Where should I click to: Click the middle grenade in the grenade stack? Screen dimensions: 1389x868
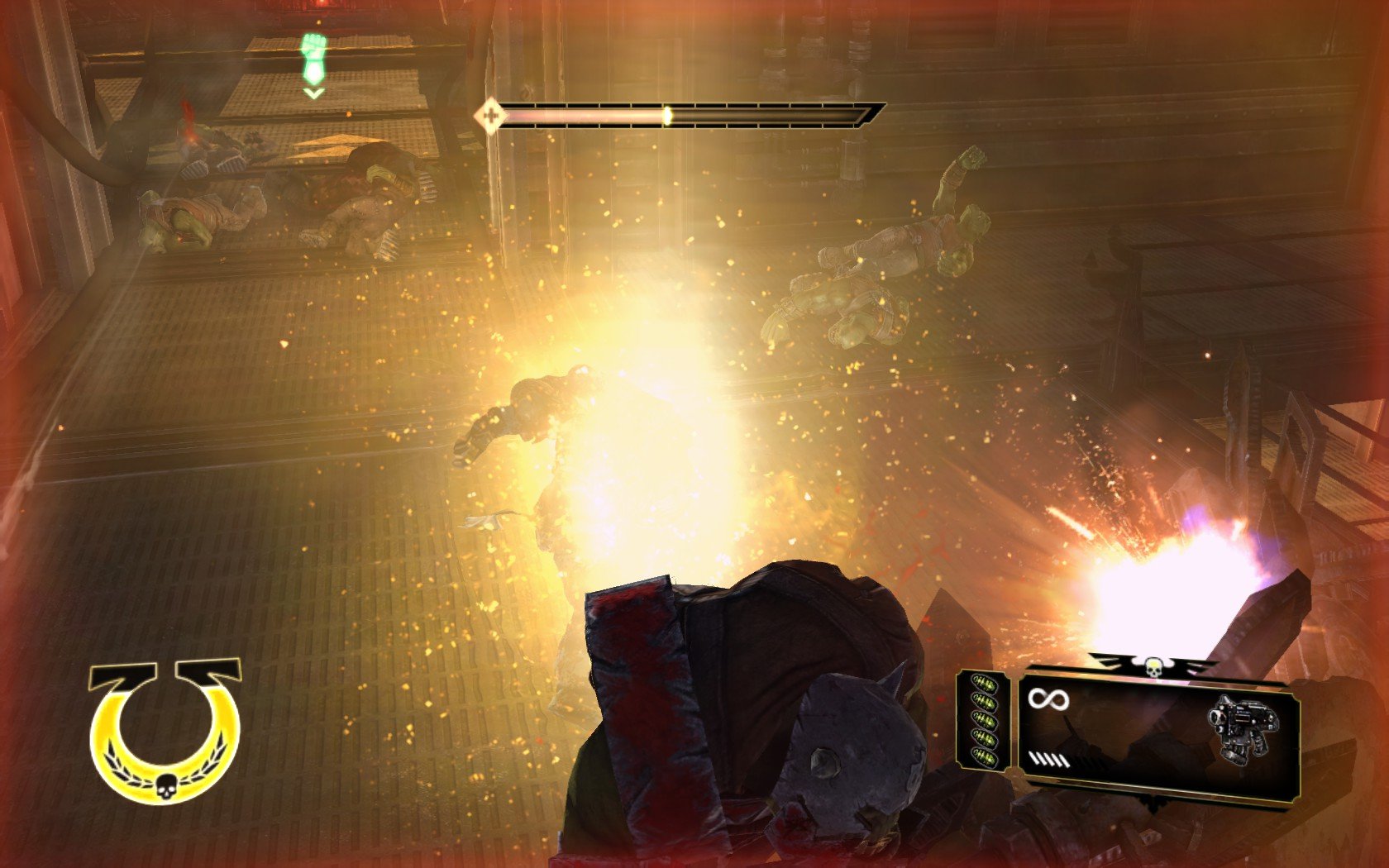(x=985, y=719)
